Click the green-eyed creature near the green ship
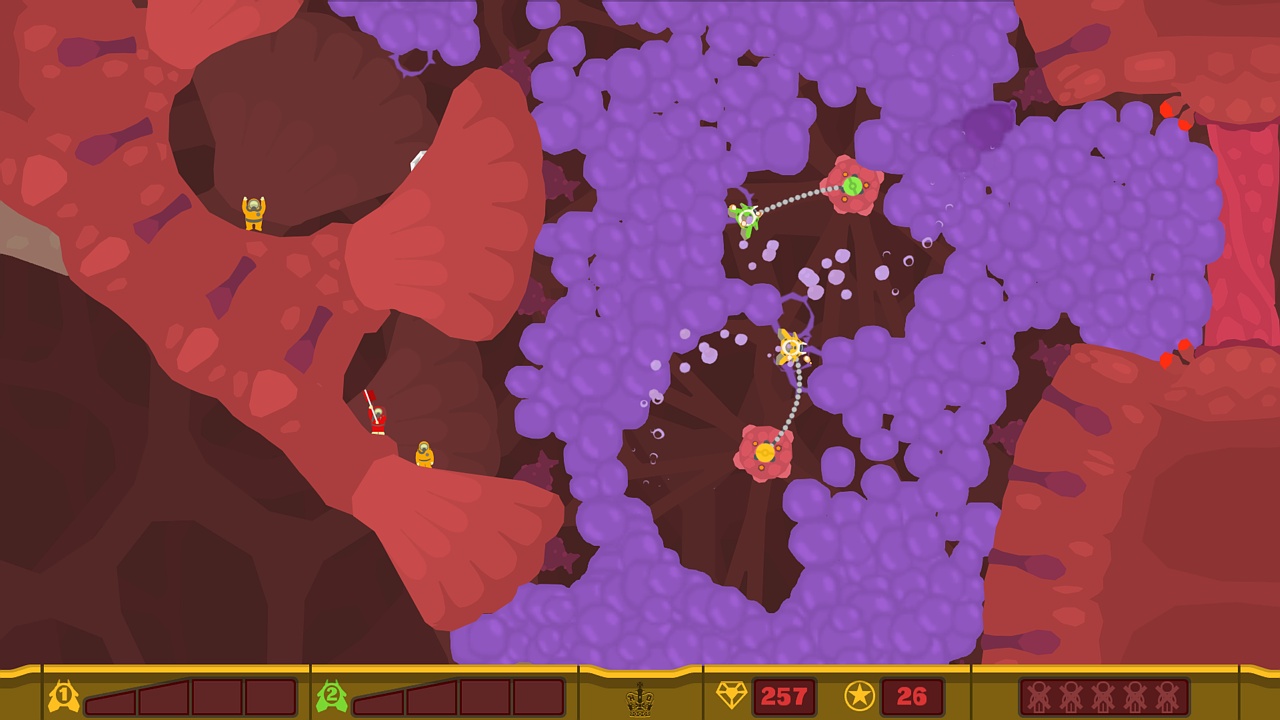 click(x=851, y=186)
